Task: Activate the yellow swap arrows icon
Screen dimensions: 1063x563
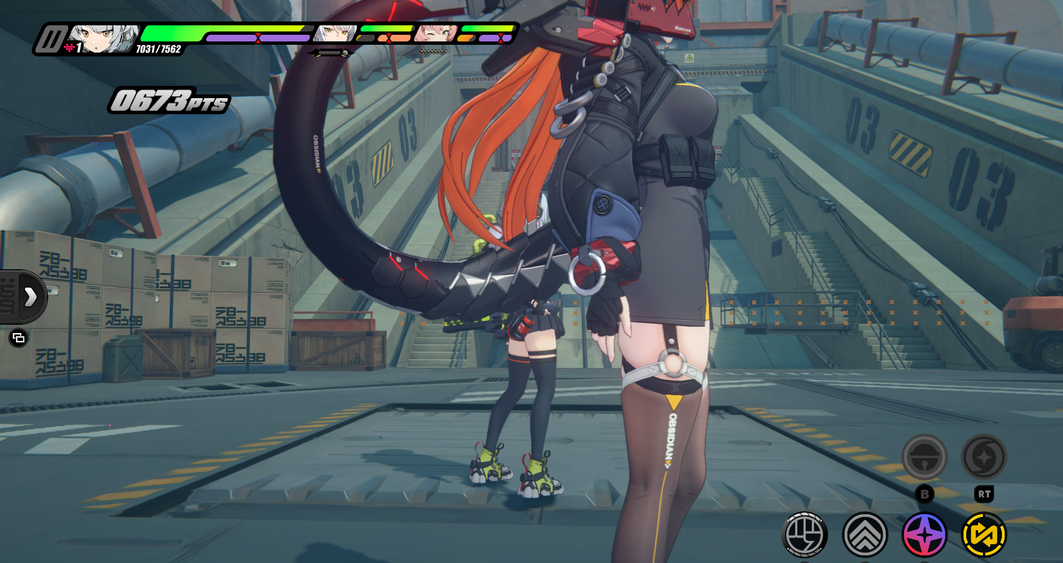Action: pos(984,535)
